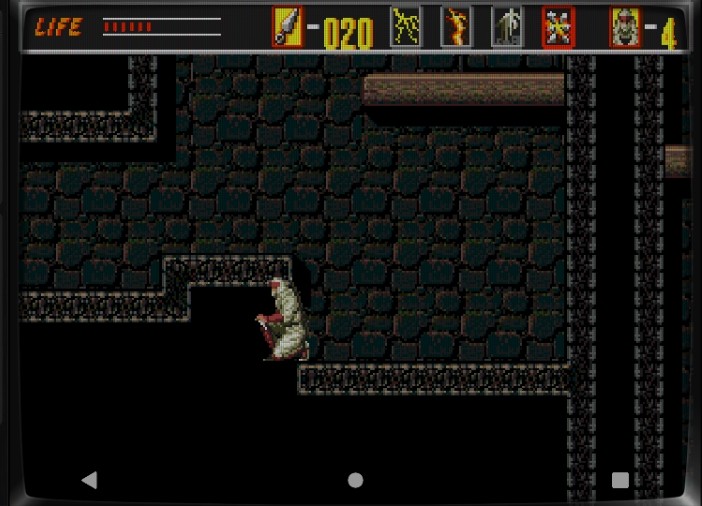Click the kunai shuriken weapon icon

pyautogui.click(x=287, y=27)
